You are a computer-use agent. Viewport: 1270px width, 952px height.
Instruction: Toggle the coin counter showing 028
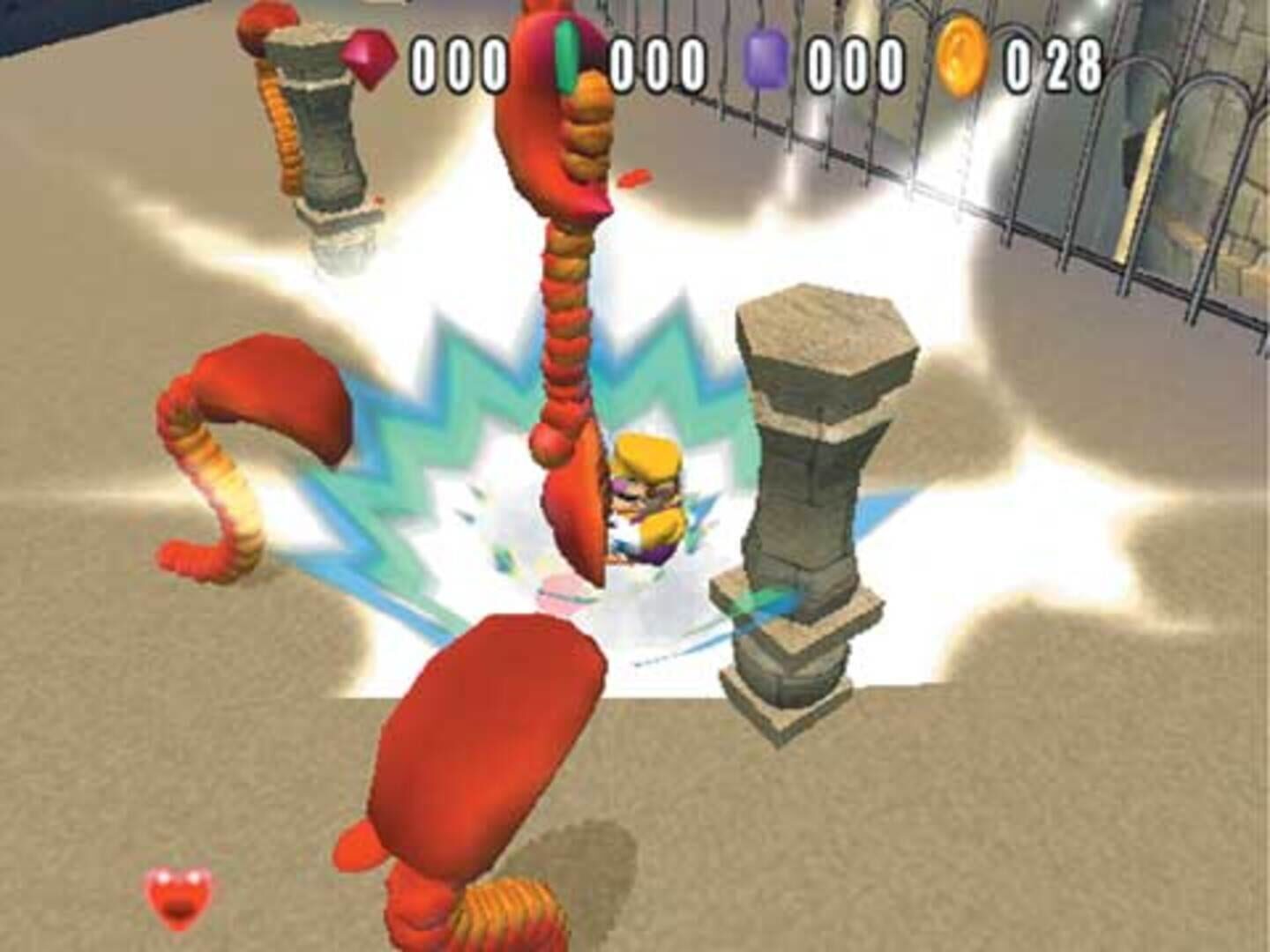click(1054, 60)
